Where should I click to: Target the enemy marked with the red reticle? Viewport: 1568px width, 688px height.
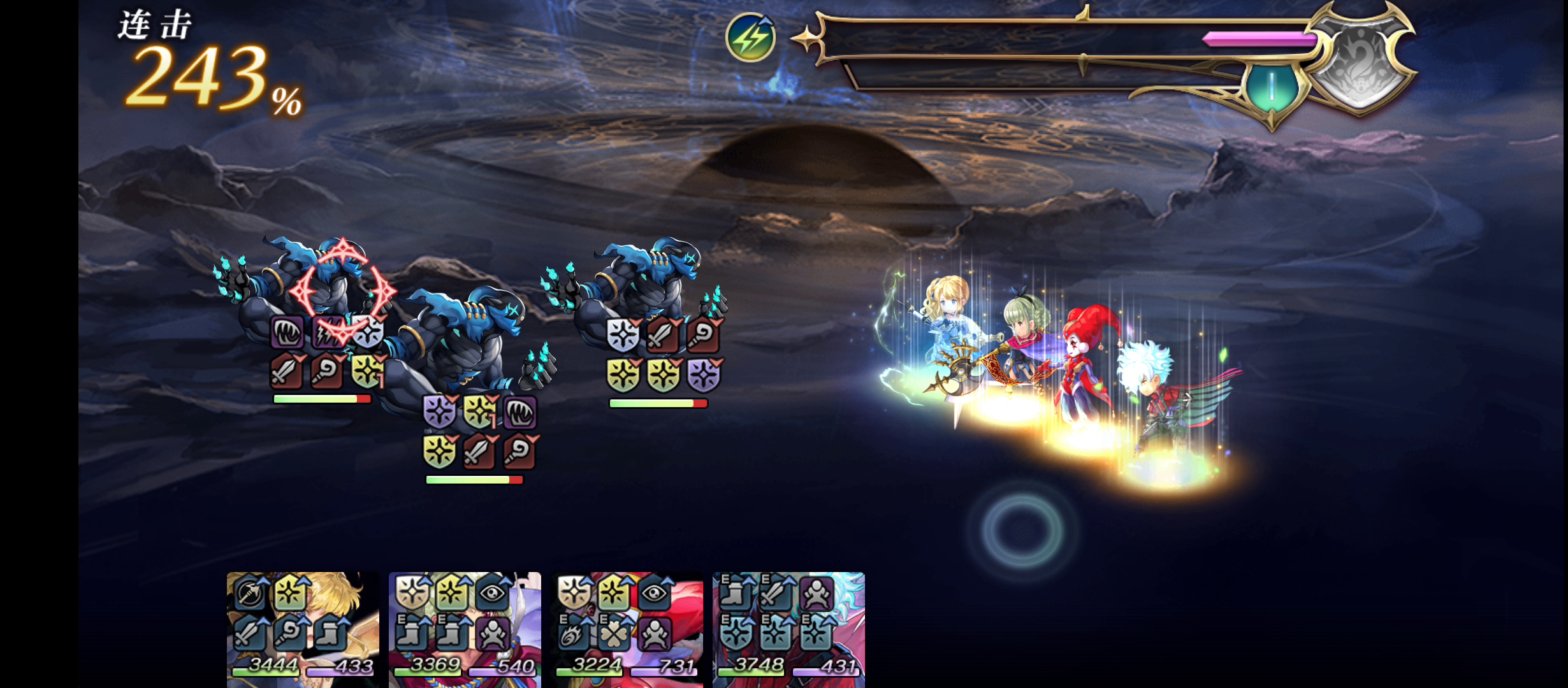click(342, 290)
